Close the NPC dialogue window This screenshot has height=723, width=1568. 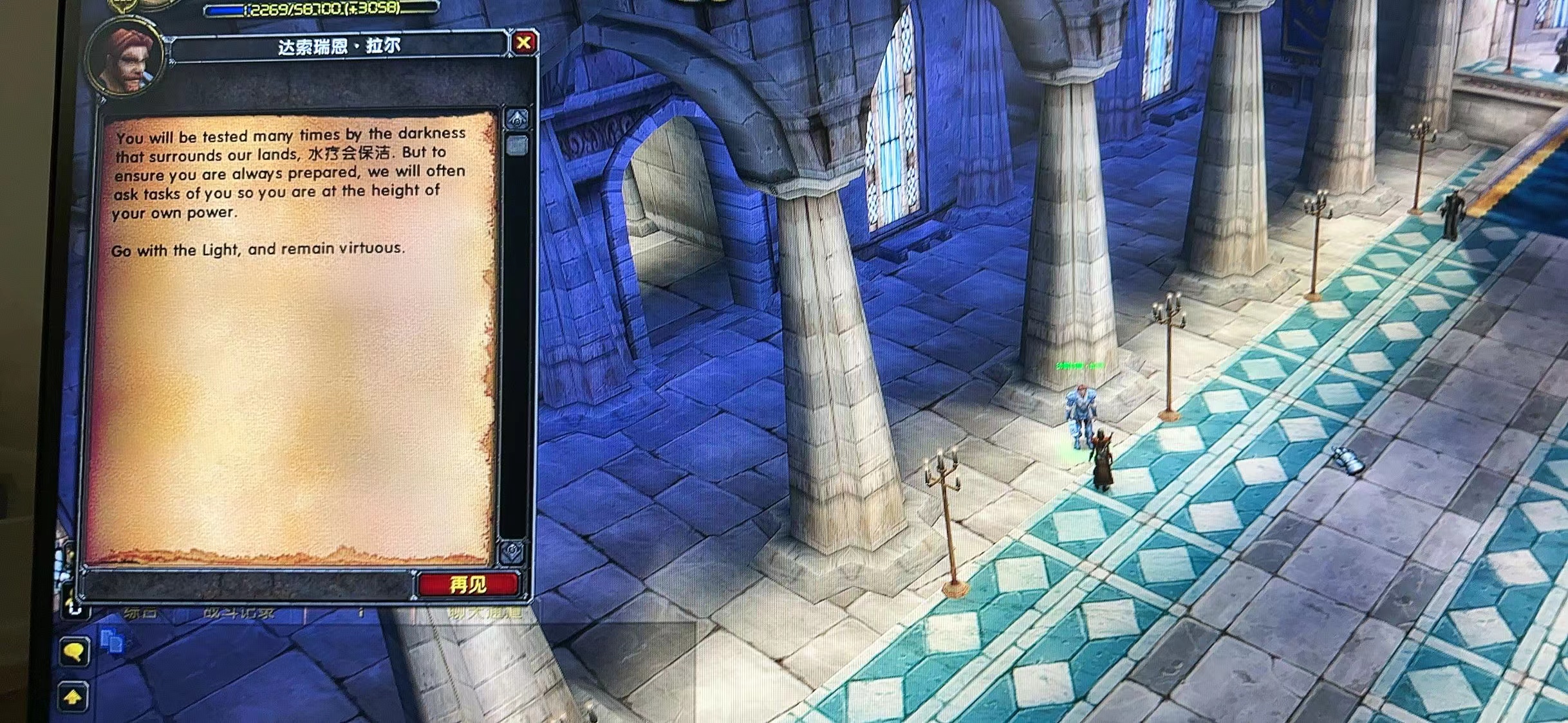click(524, 43)
